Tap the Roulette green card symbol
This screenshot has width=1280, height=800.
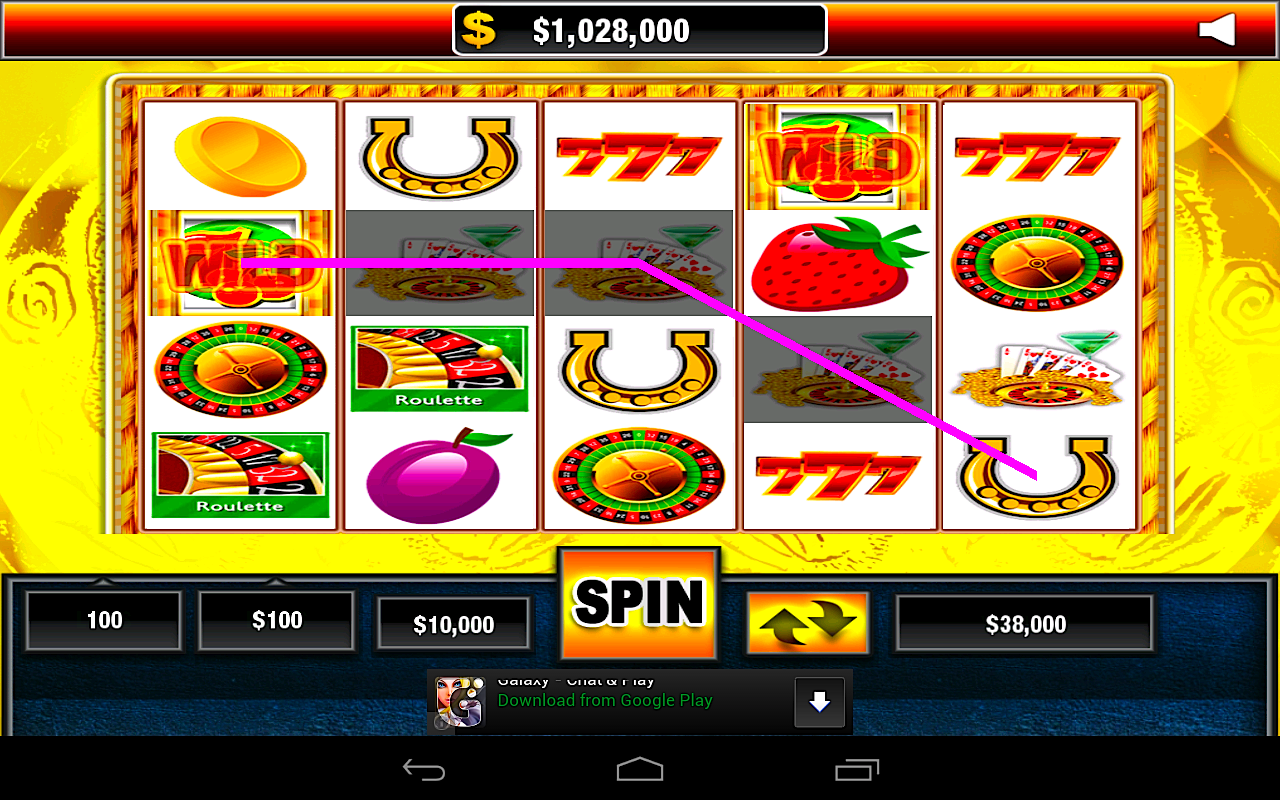pyautogui.click(x=438, y=369)
